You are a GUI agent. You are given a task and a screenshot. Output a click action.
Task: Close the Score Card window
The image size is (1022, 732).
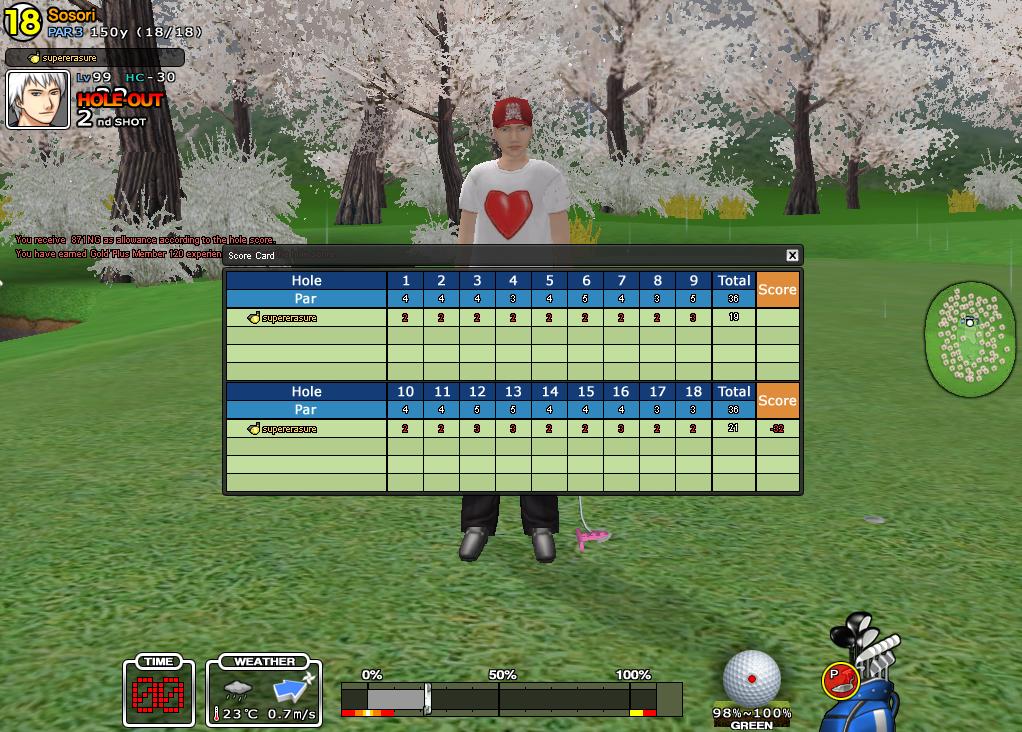(792, 256)
